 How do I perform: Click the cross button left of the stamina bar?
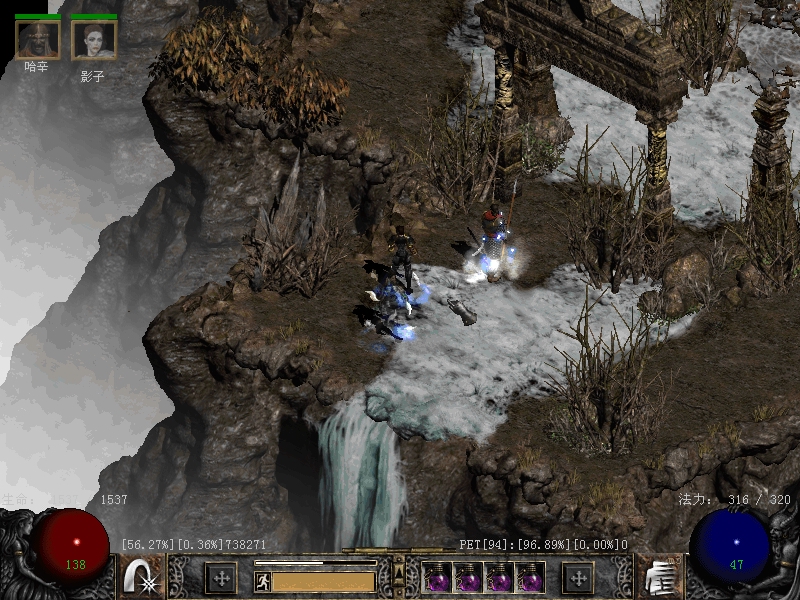pyautogui.click(x=220, y=578)
